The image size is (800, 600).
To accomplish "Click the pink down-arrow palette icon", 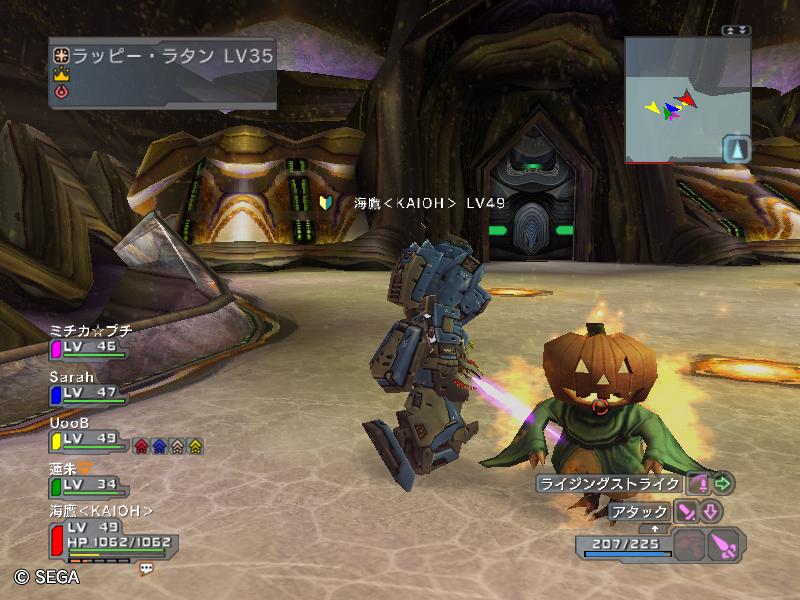I will click(710, 512).
